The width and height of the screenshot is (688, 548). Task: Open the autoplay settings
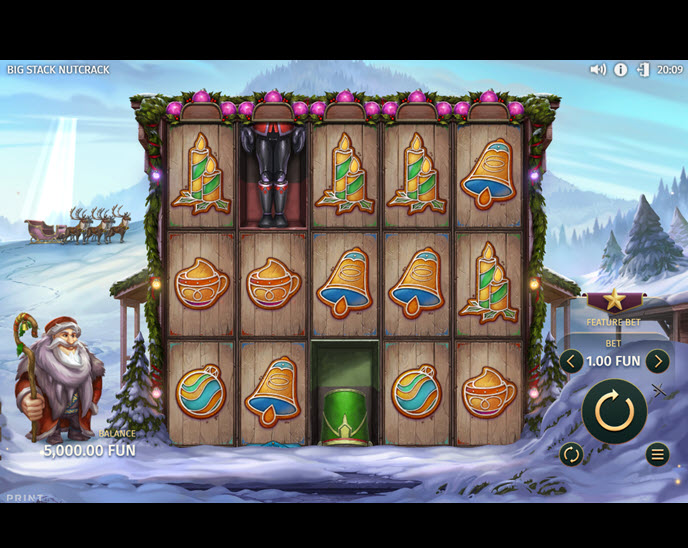(x=571, y=455)
